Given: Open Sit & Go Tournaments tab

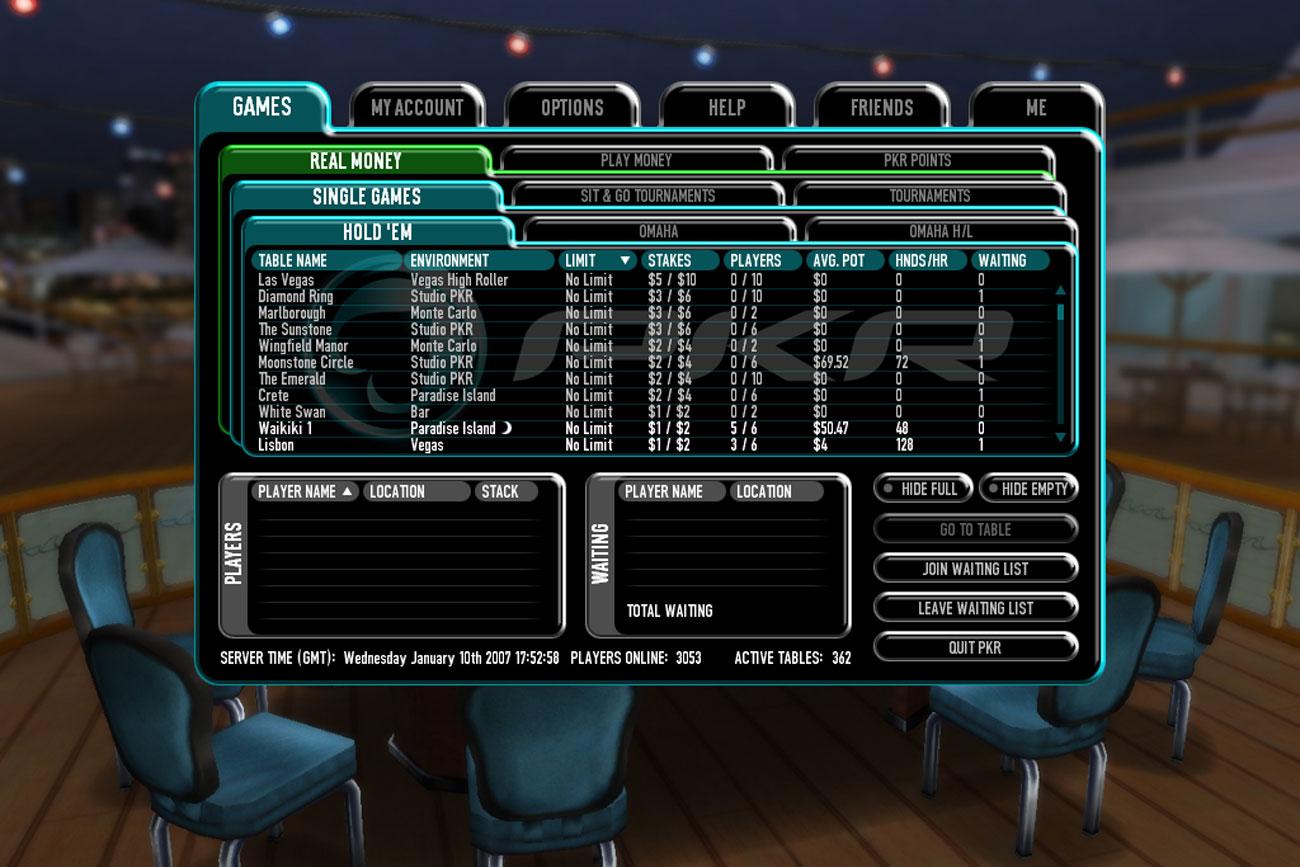Looking at the screenshot, I should point(647,196).
